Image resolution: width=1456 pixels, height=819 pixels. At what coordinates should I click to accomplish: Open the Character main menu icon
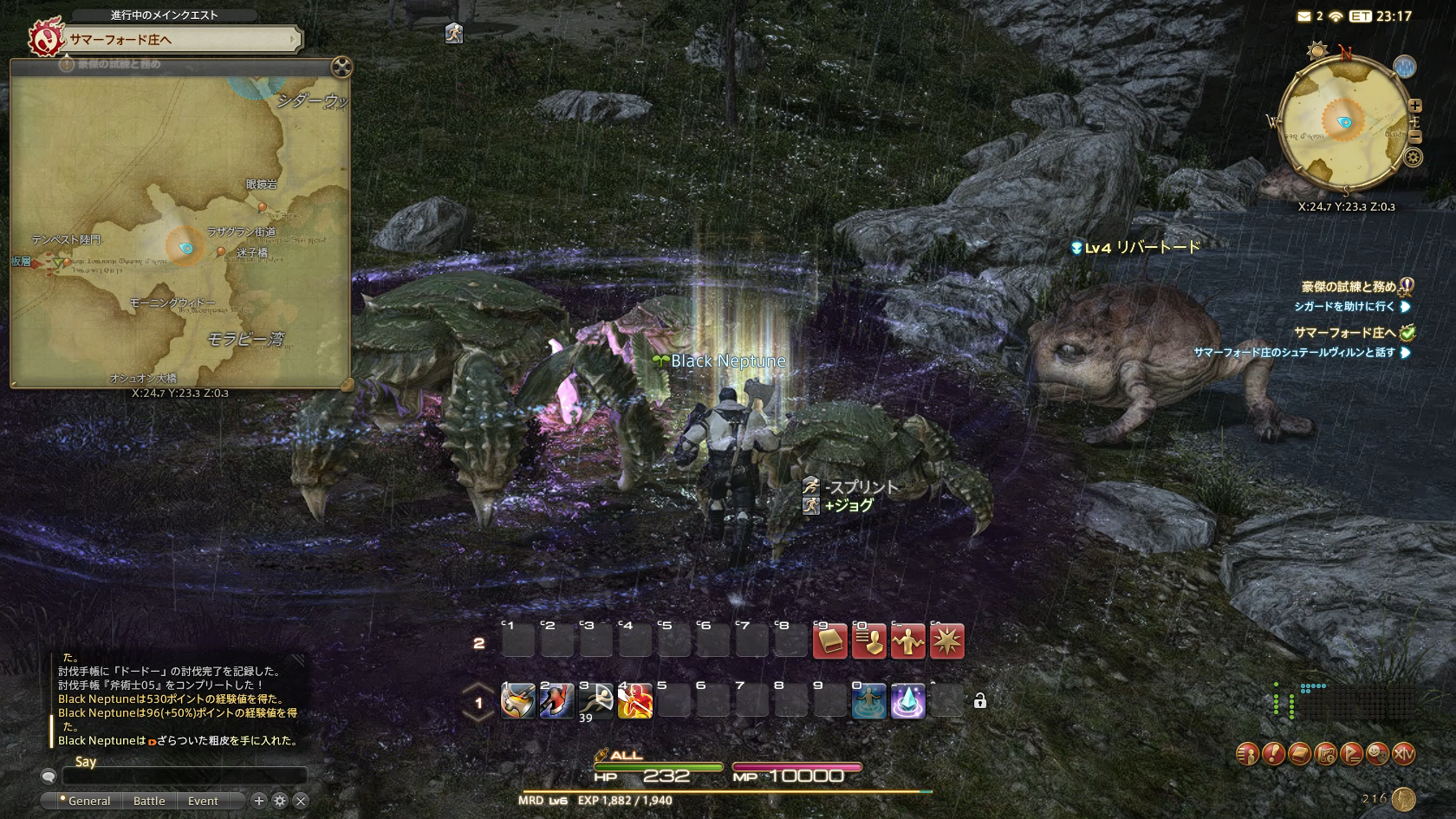(x=1247, y=754)
